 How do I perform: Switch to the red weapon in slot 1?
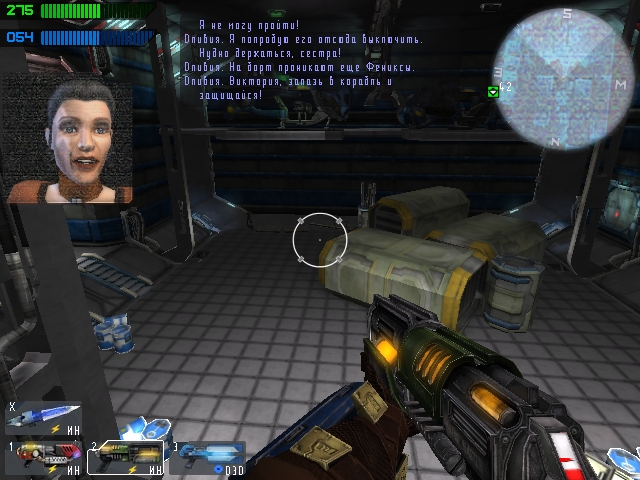(x=43, y=456)
